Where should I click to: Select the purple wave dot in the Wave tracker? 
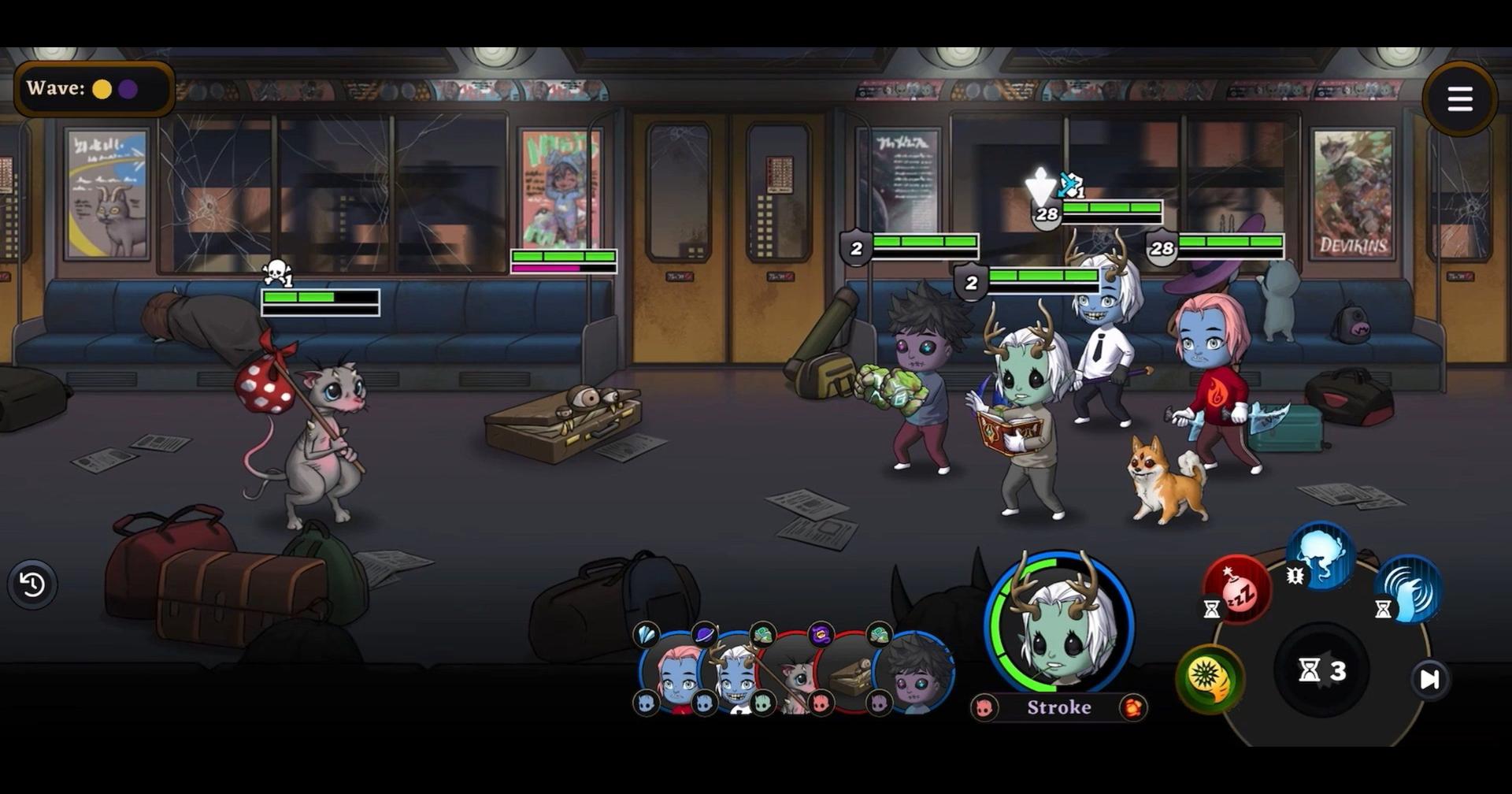coord(128,89)
